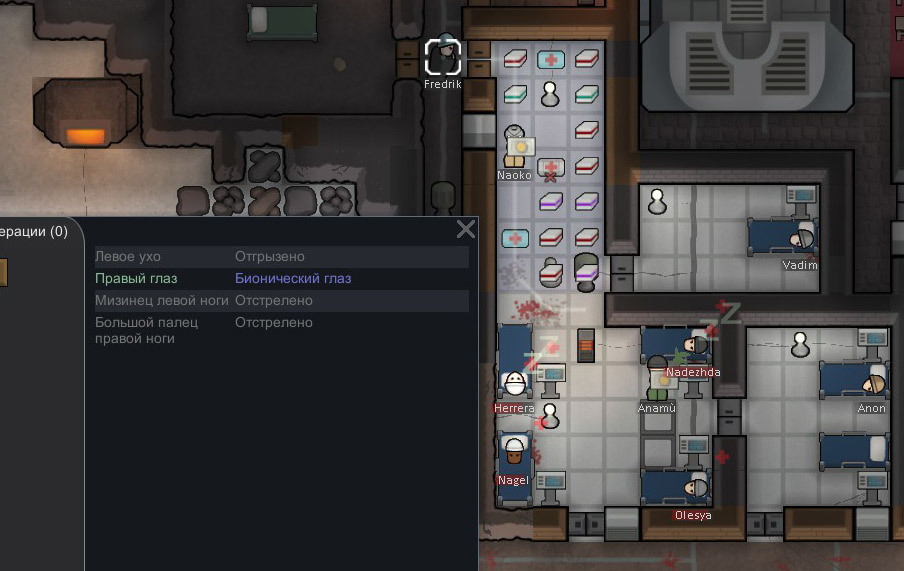Close the health panel with the X
Image resolution: width=904 pixels, height=571 pixels.
coord(466,230)
